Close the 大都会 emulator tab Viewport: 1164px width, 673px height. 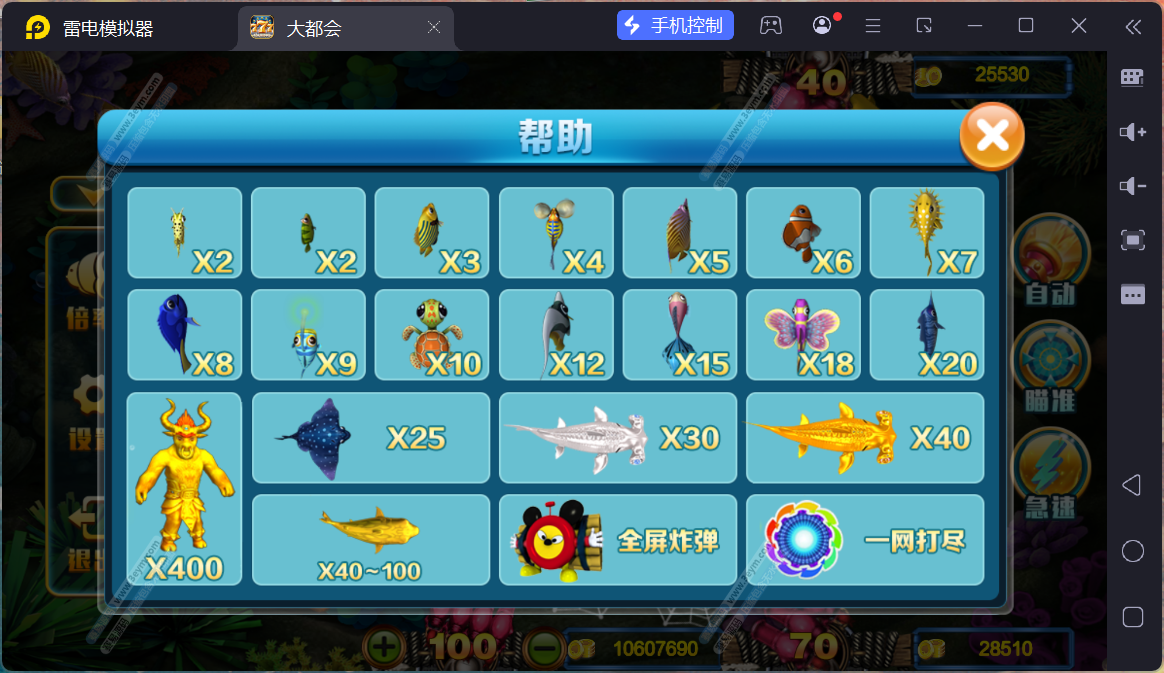point(434,27)
